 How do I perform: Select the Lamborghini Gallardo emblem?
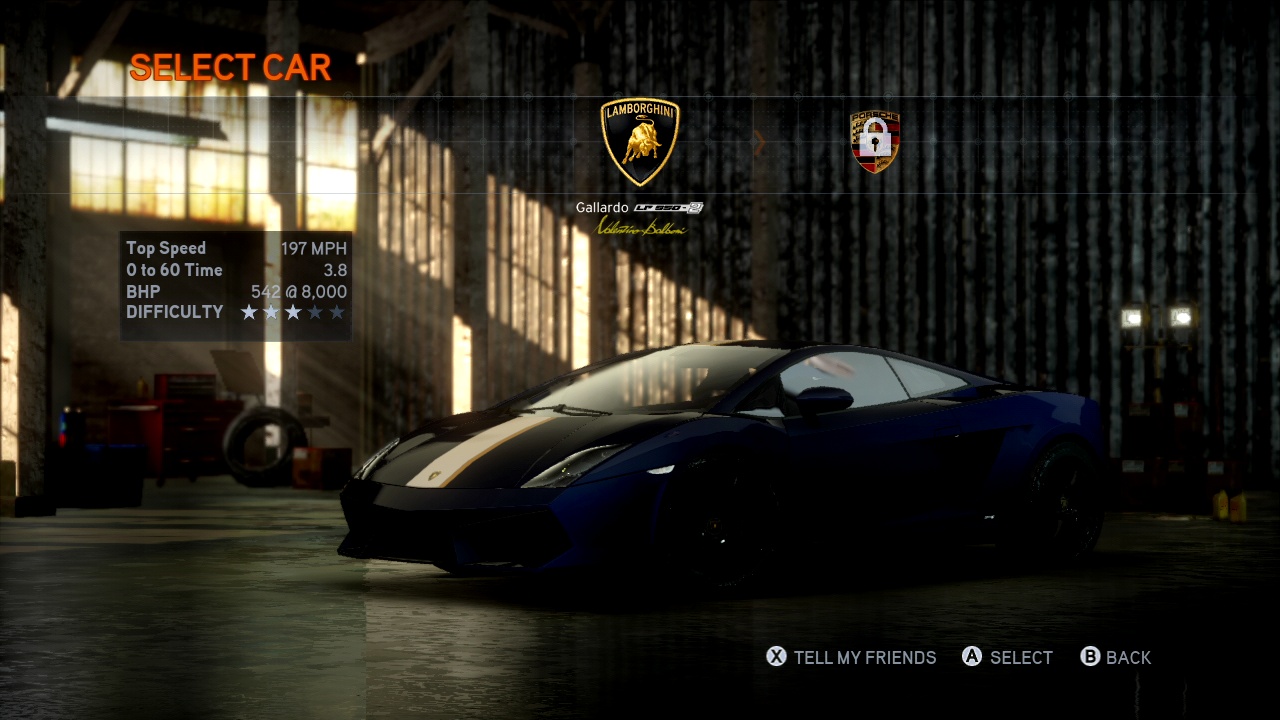click(640, 142)
